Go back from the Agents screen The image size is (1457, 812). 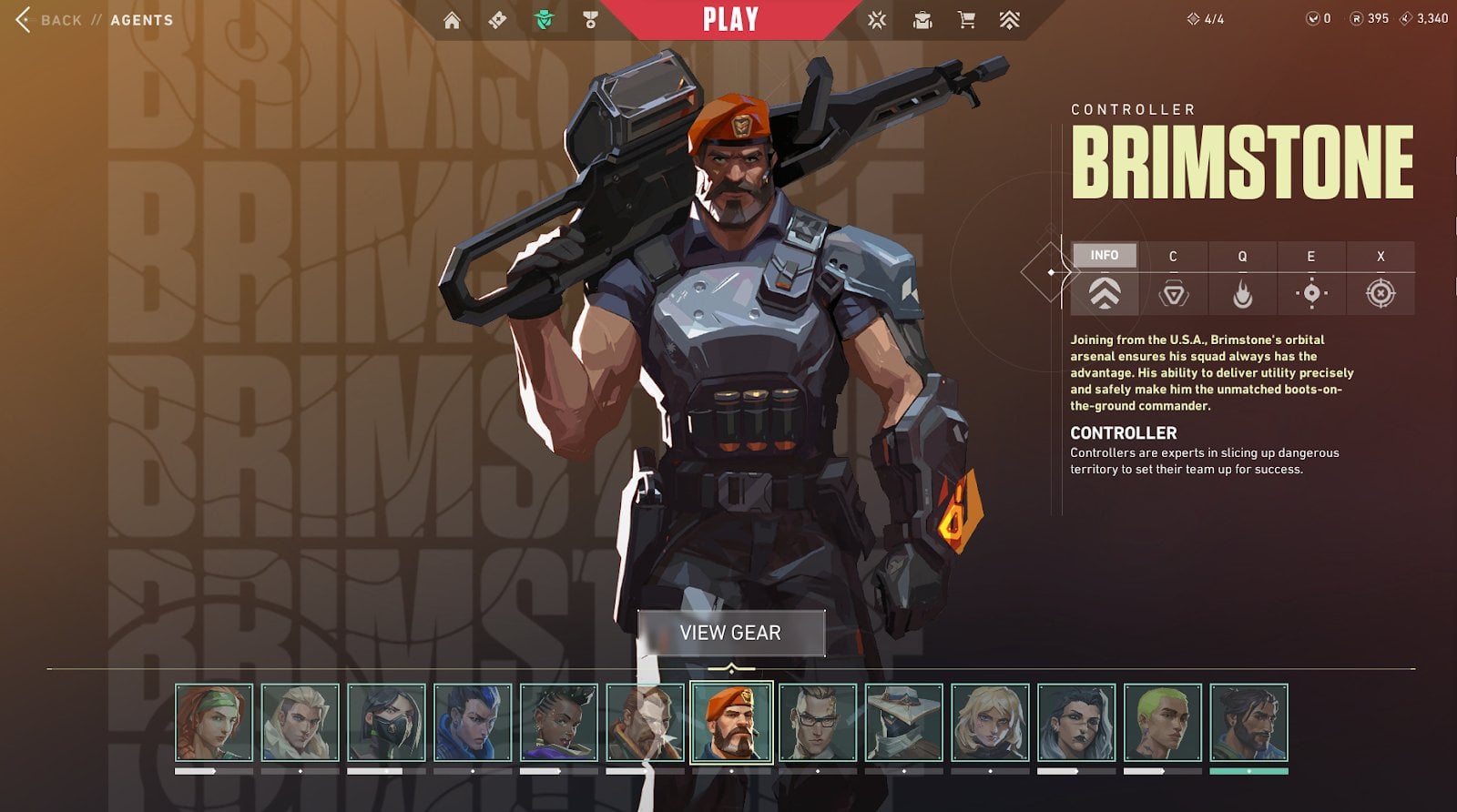coord(49,20)
